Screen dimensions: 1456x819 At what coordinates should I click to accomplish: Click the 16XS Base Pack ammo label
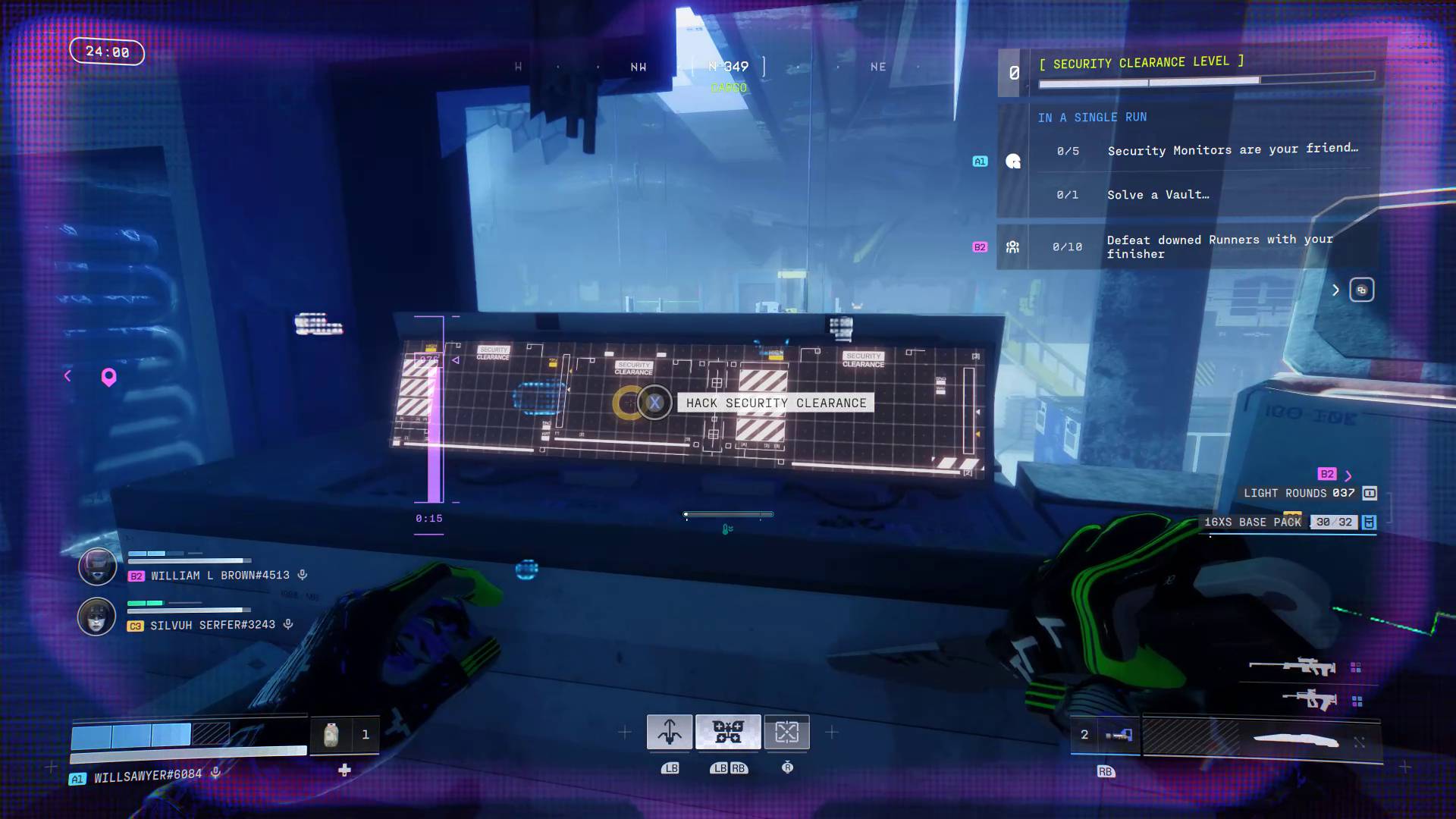1251,522
